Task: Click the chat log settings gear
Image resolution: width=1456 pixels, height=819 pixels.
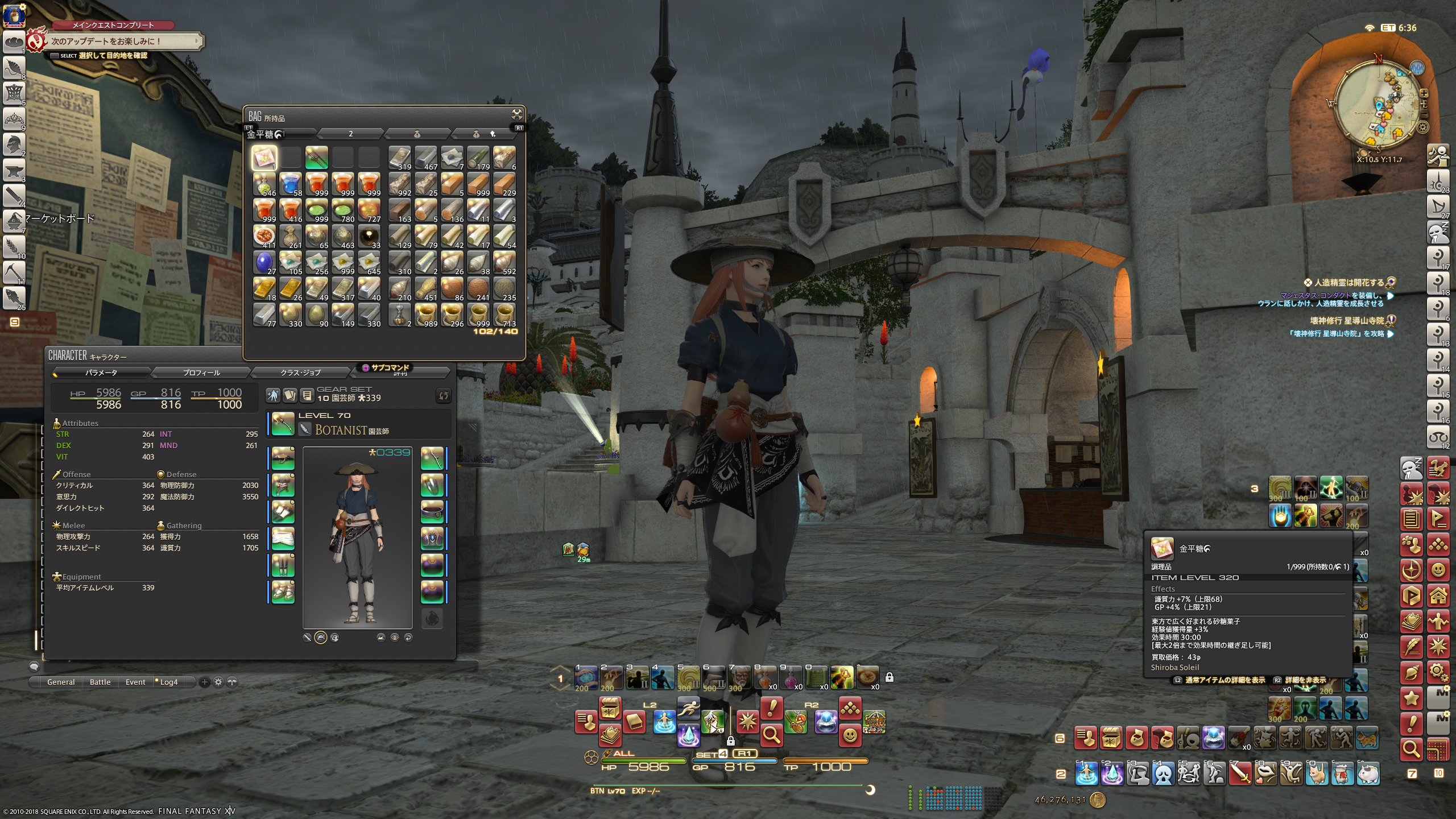Action: 218,682
